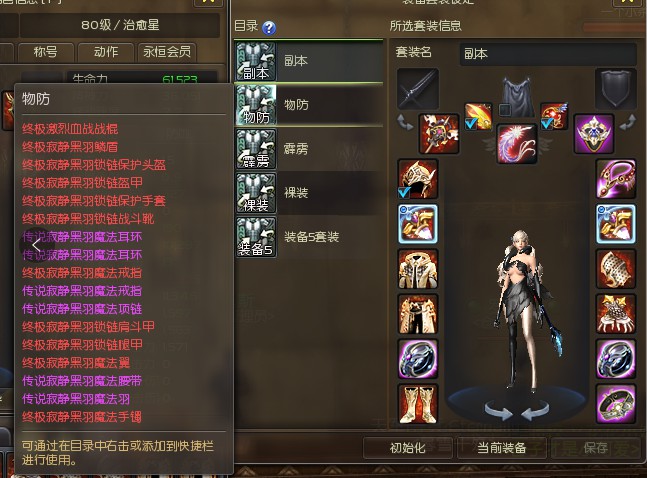Select the dark shield off-hand slot
This screenshot has width=647, height=478.
point(615,89)
